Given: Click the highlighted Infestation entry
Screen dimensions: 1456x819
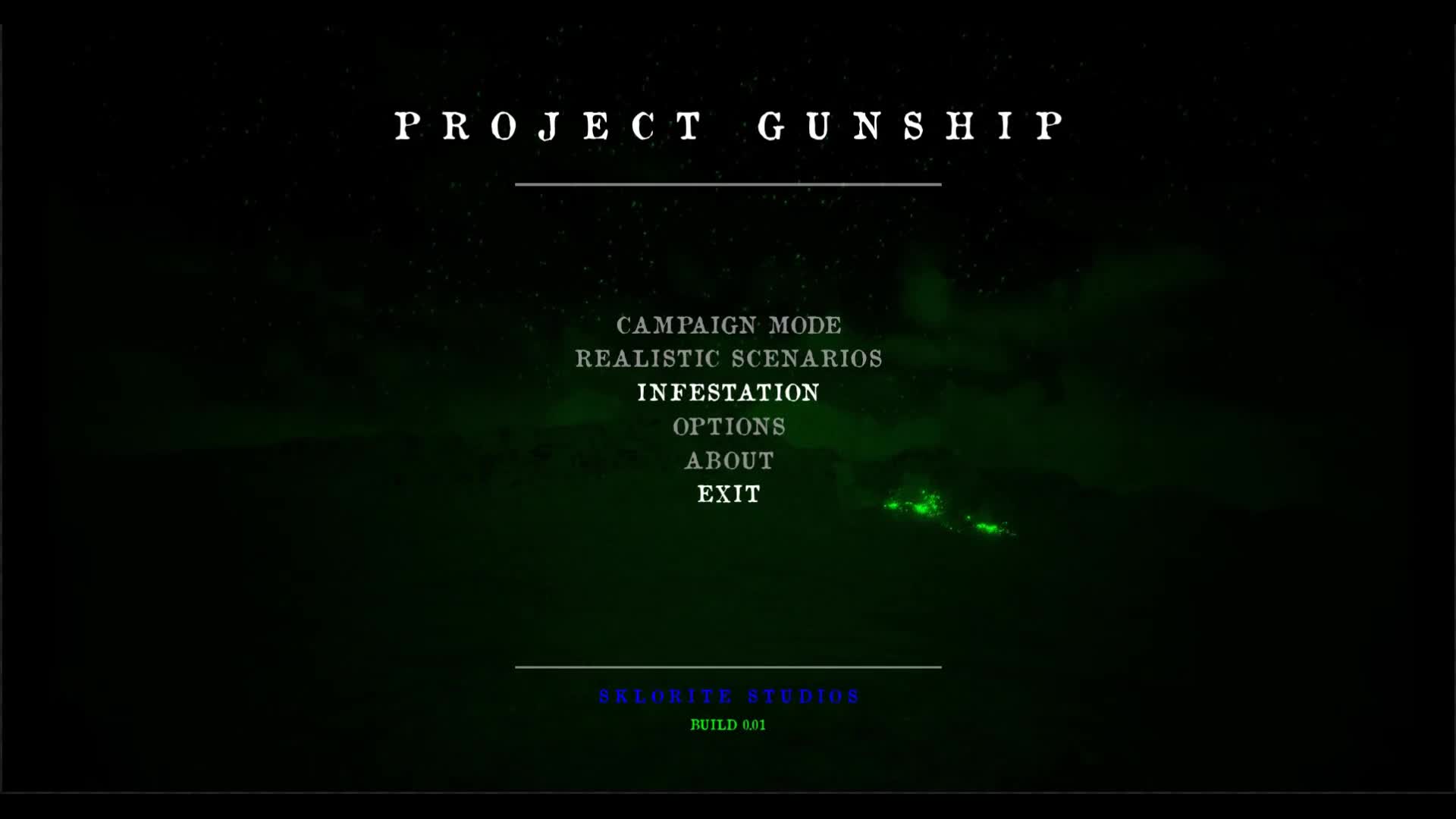Looking at the screenshot, I should coord(728,392).
